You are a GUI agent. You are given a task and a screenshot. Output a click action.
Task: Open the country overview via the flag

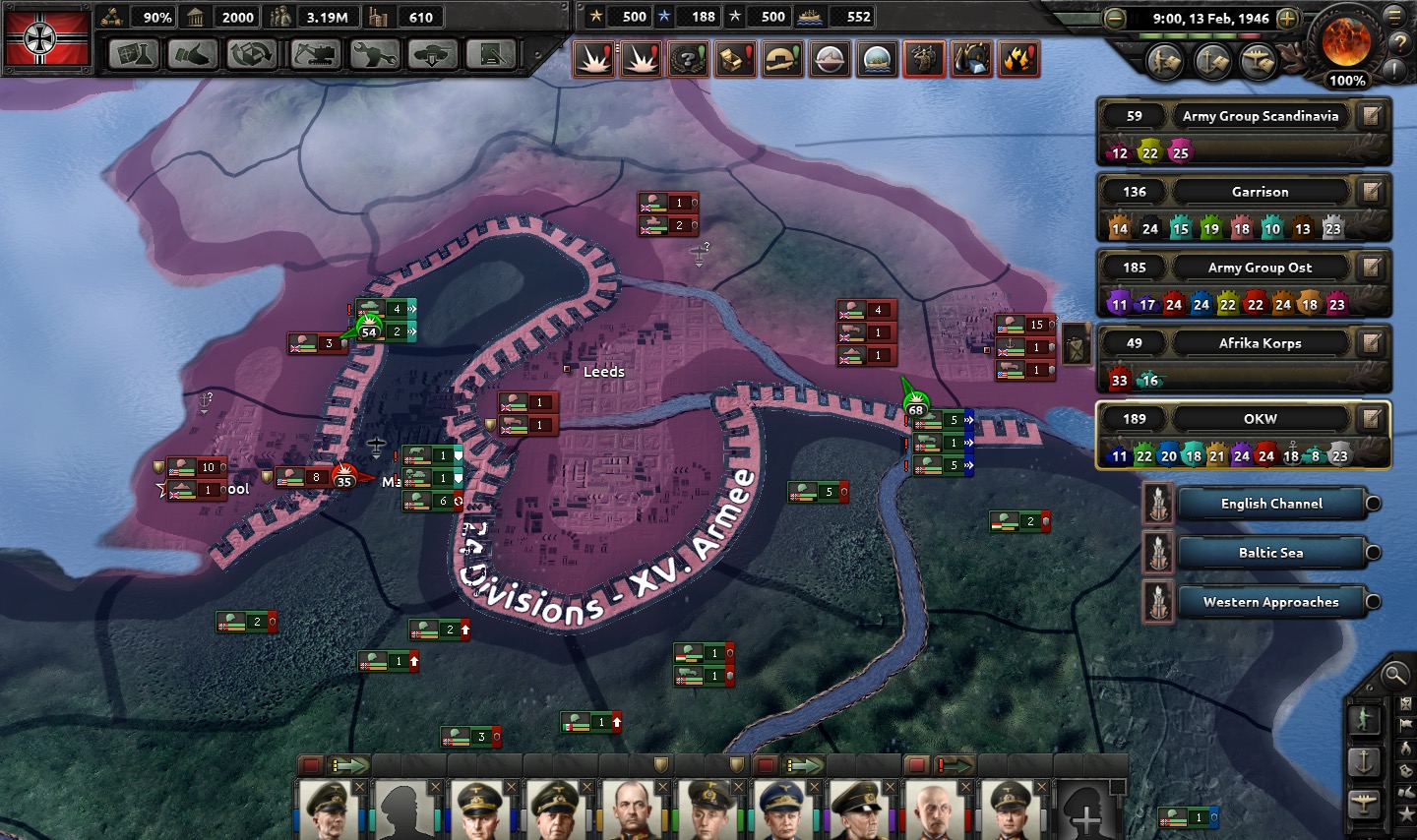[47, 37]
